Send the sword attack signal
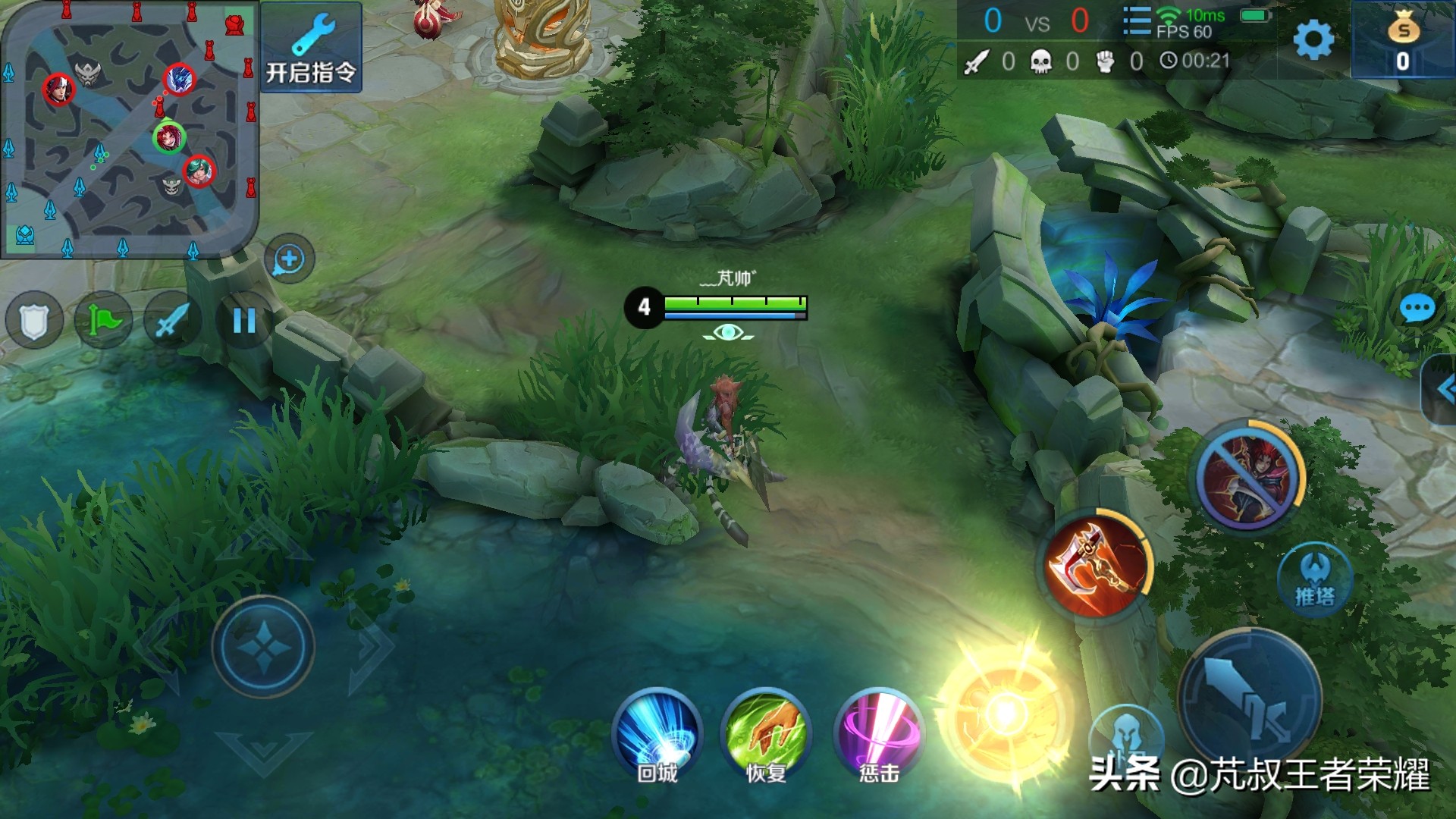The image size is (1456, 819). 172,321
